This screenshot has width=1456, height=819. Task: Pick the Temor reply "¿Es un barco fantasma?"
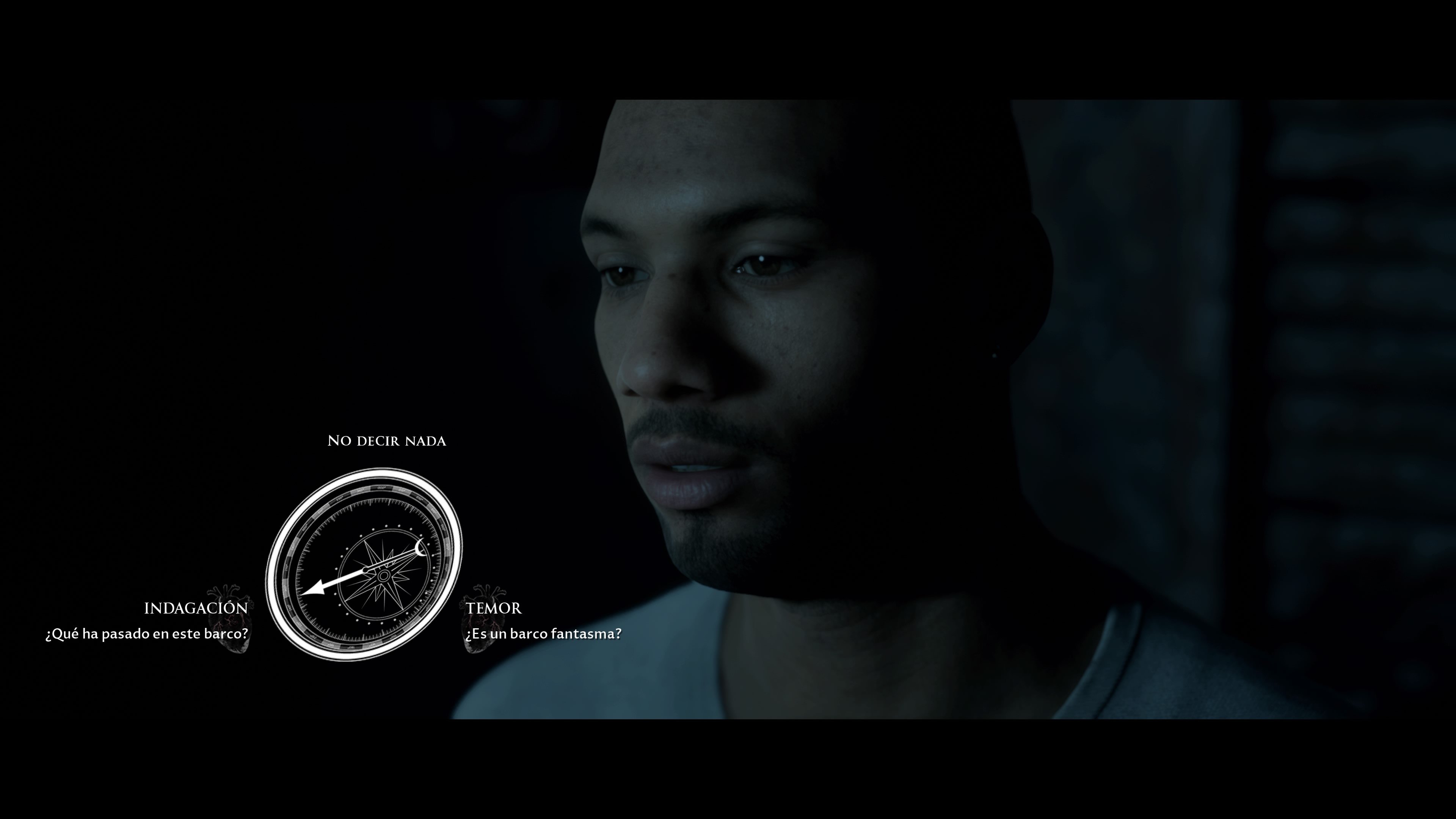(543, 634)
